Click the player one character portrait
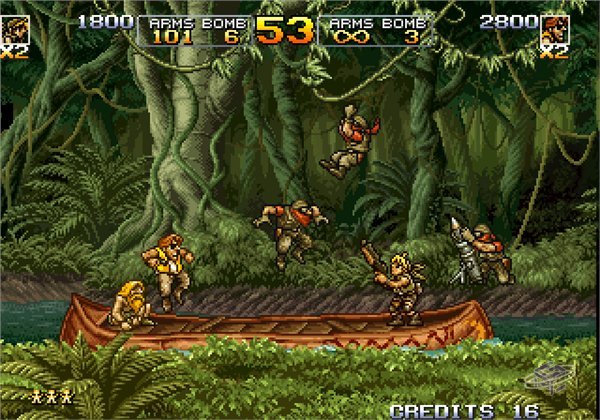Screen dimensions: 600x420 [x=12, y=28]
